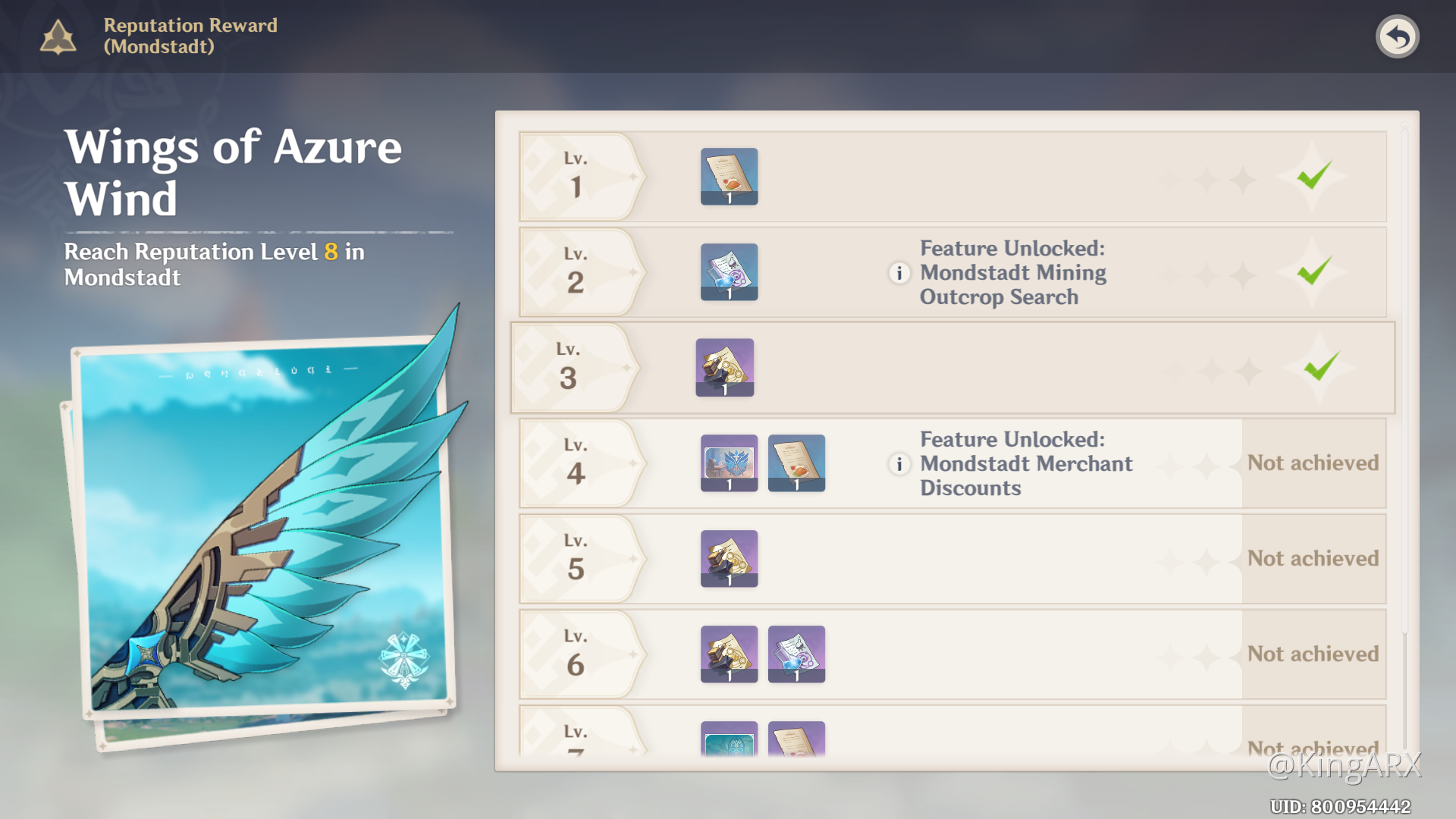Click the purple recipe icon in Lv.6 row
The height and width of the screenshot is (819, 1456).
(x=797, y=654)
